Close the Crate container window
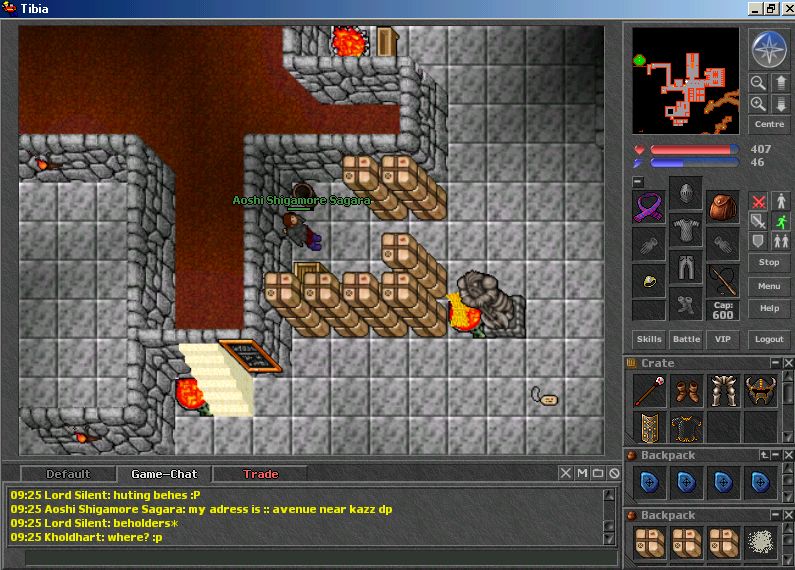The width and height of the screenshot is (795, 570). point(788,363)
